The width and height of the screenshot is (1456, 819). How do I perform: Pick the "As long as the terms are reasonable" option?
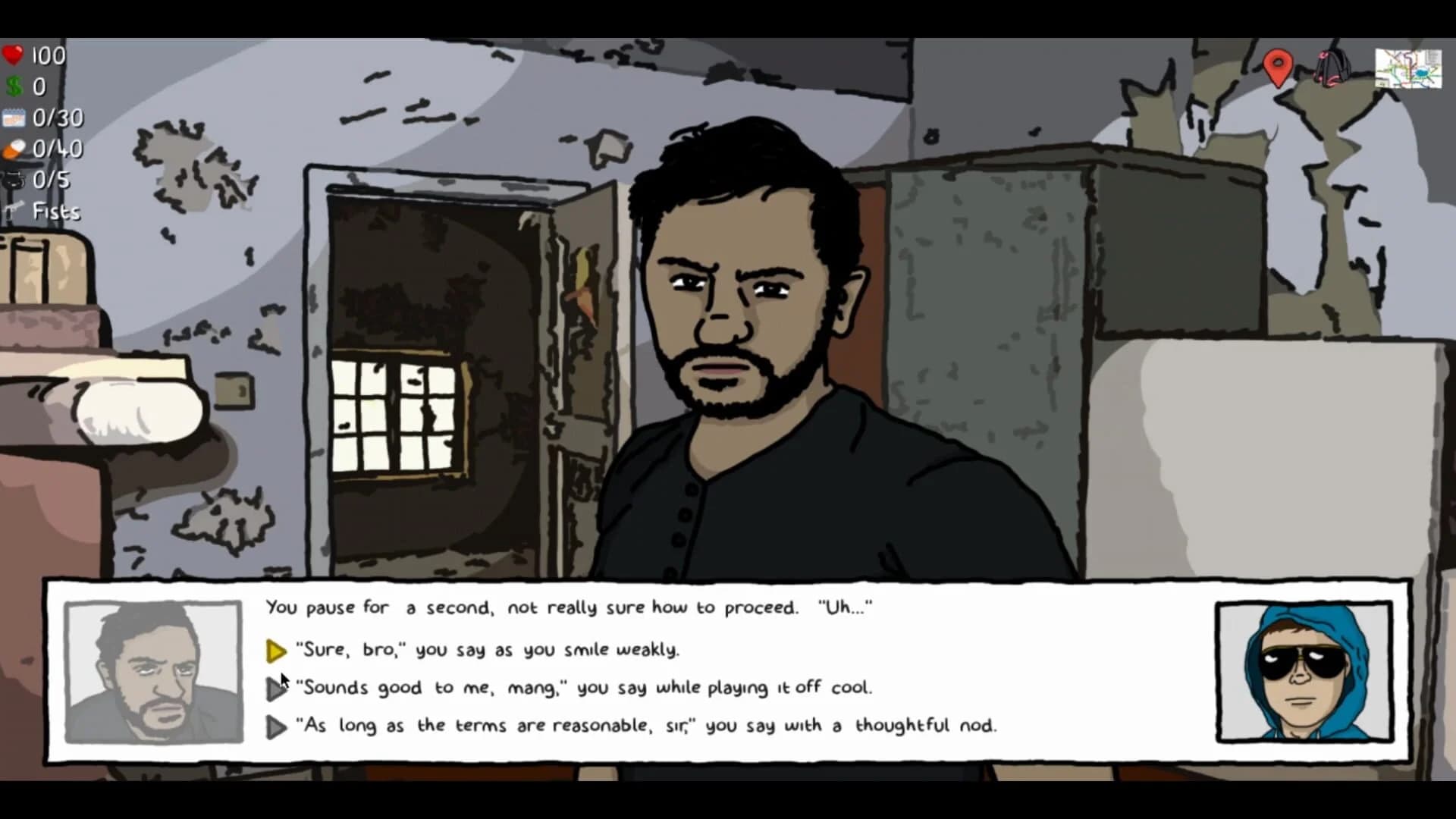click(648, 725)
